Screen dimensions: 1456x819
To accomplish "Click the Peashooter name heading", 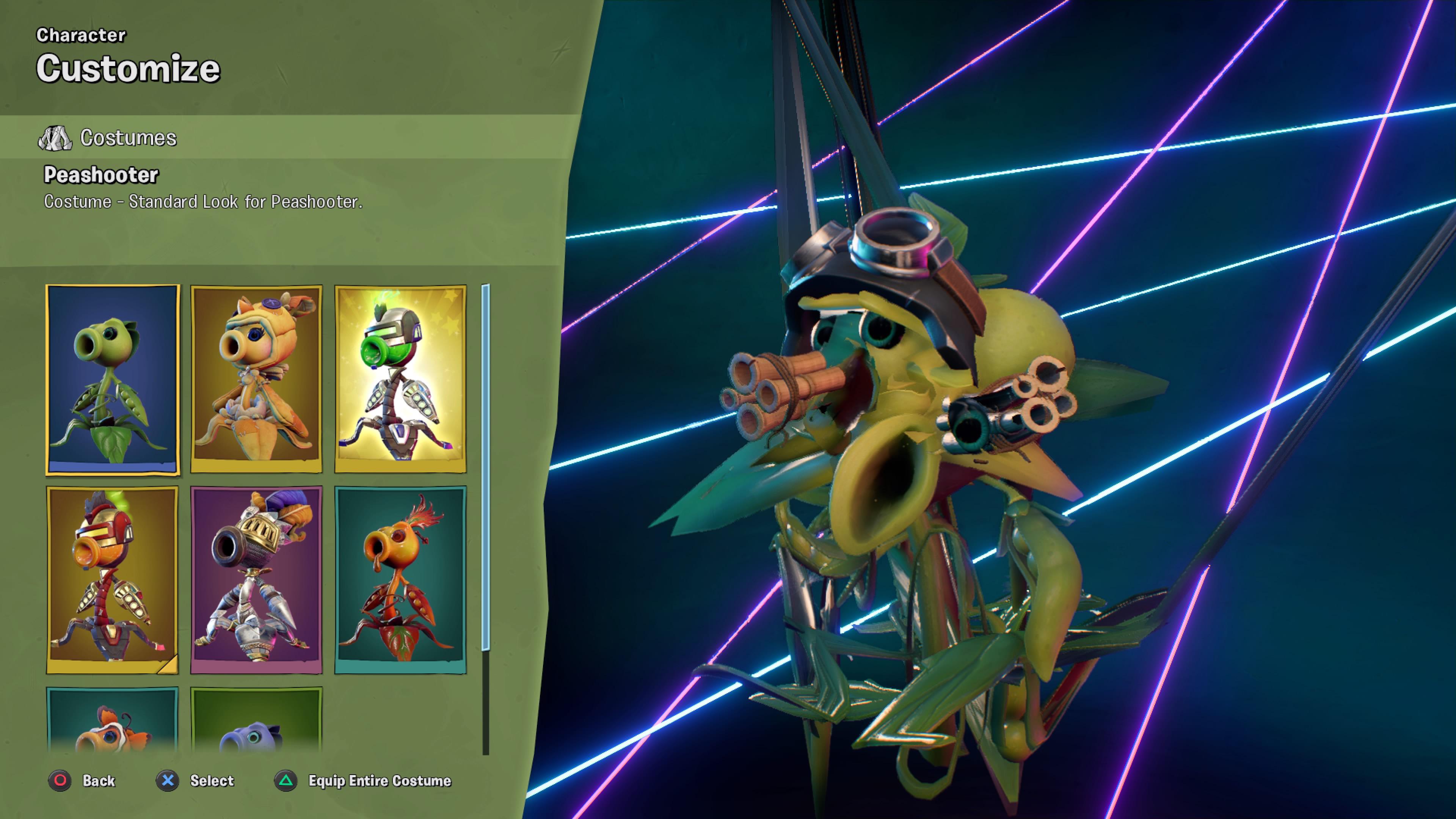I will click(100, 175).
